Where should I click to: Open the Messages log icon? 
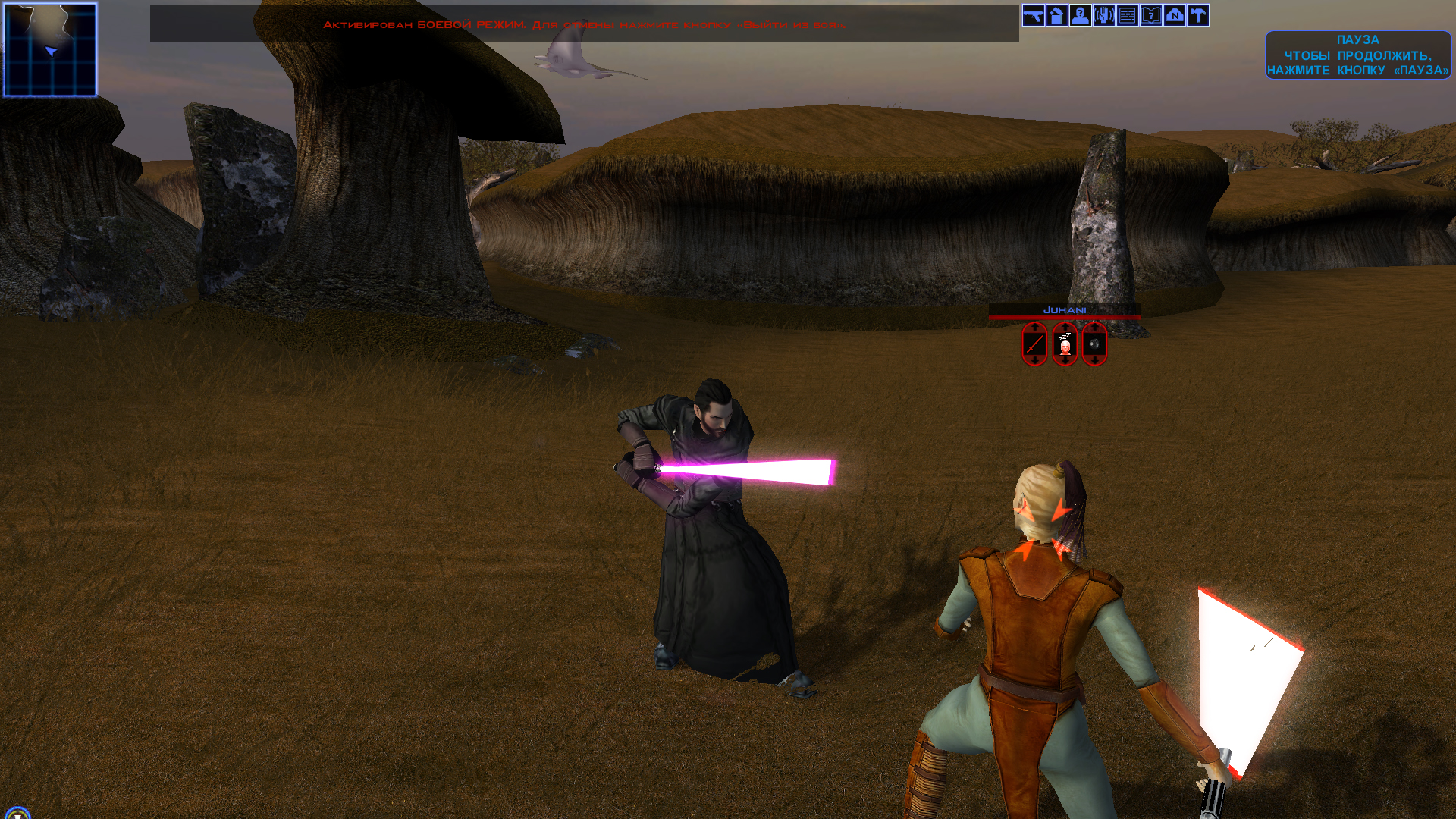click(x=1127, y=15)
